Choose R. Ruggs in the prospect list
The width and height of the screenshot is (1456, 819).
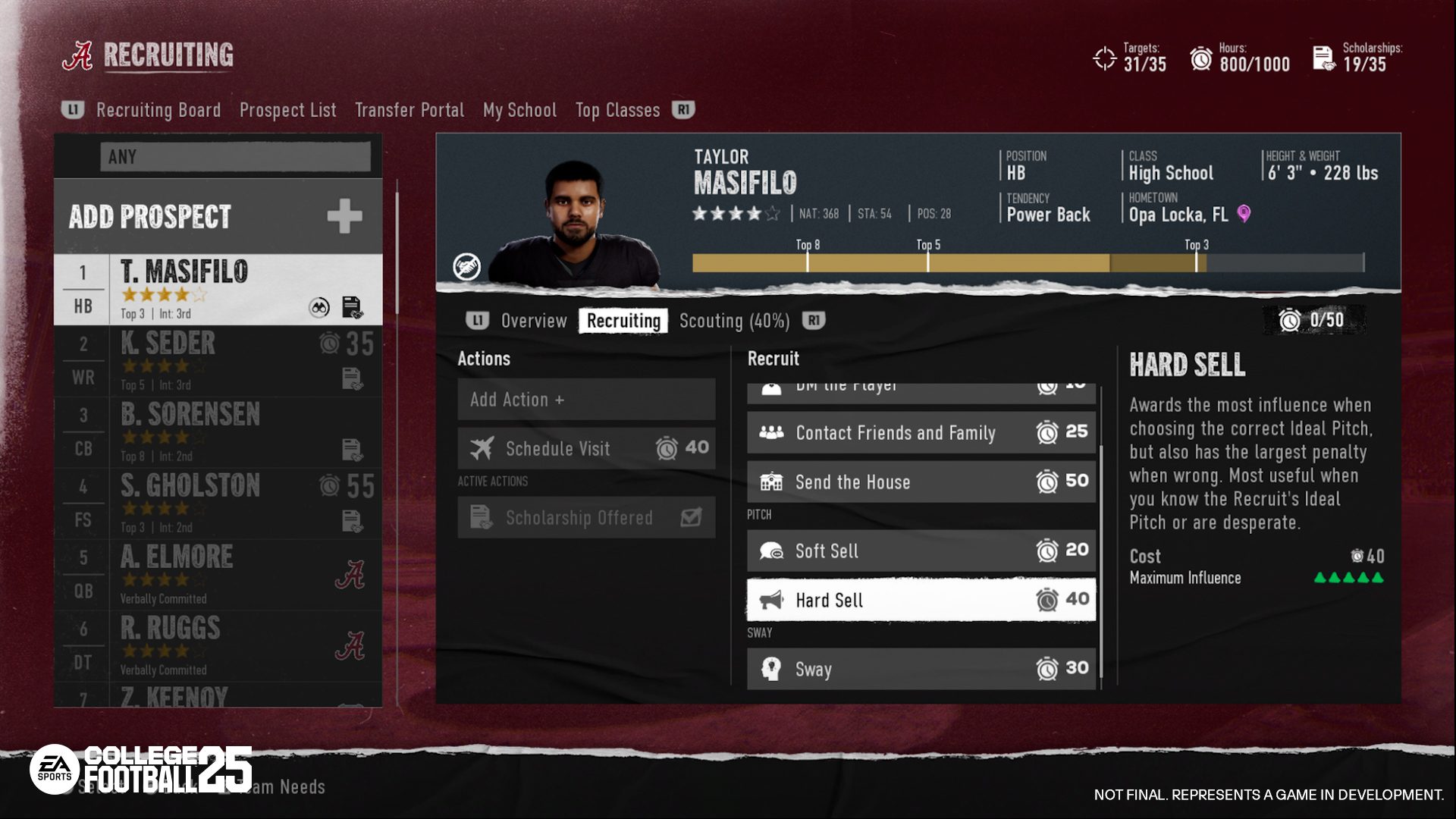pos(218,646)
